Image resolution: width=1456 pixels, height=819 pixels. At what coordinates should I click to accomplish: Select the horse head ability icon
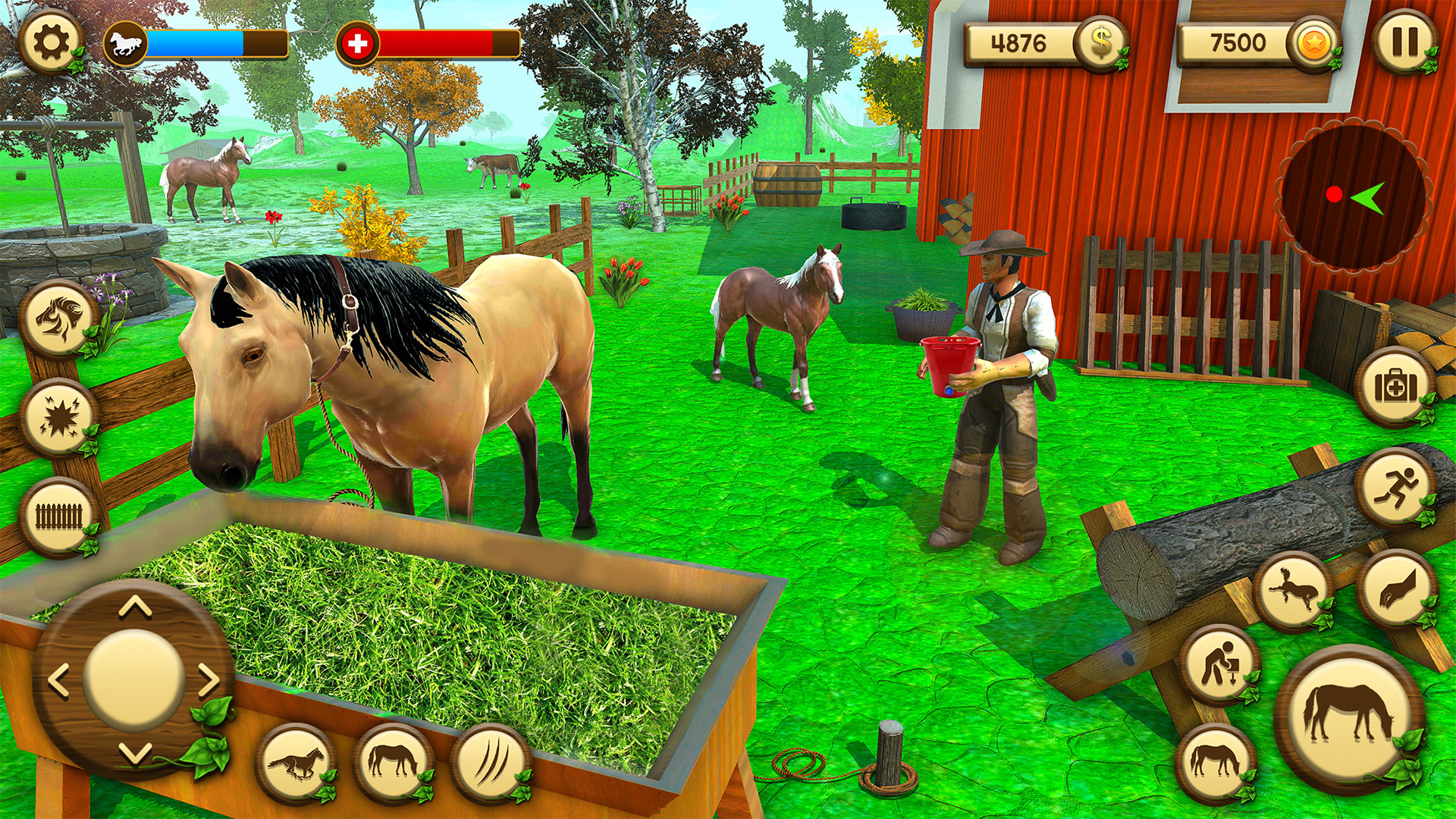(x=57, y=318)
